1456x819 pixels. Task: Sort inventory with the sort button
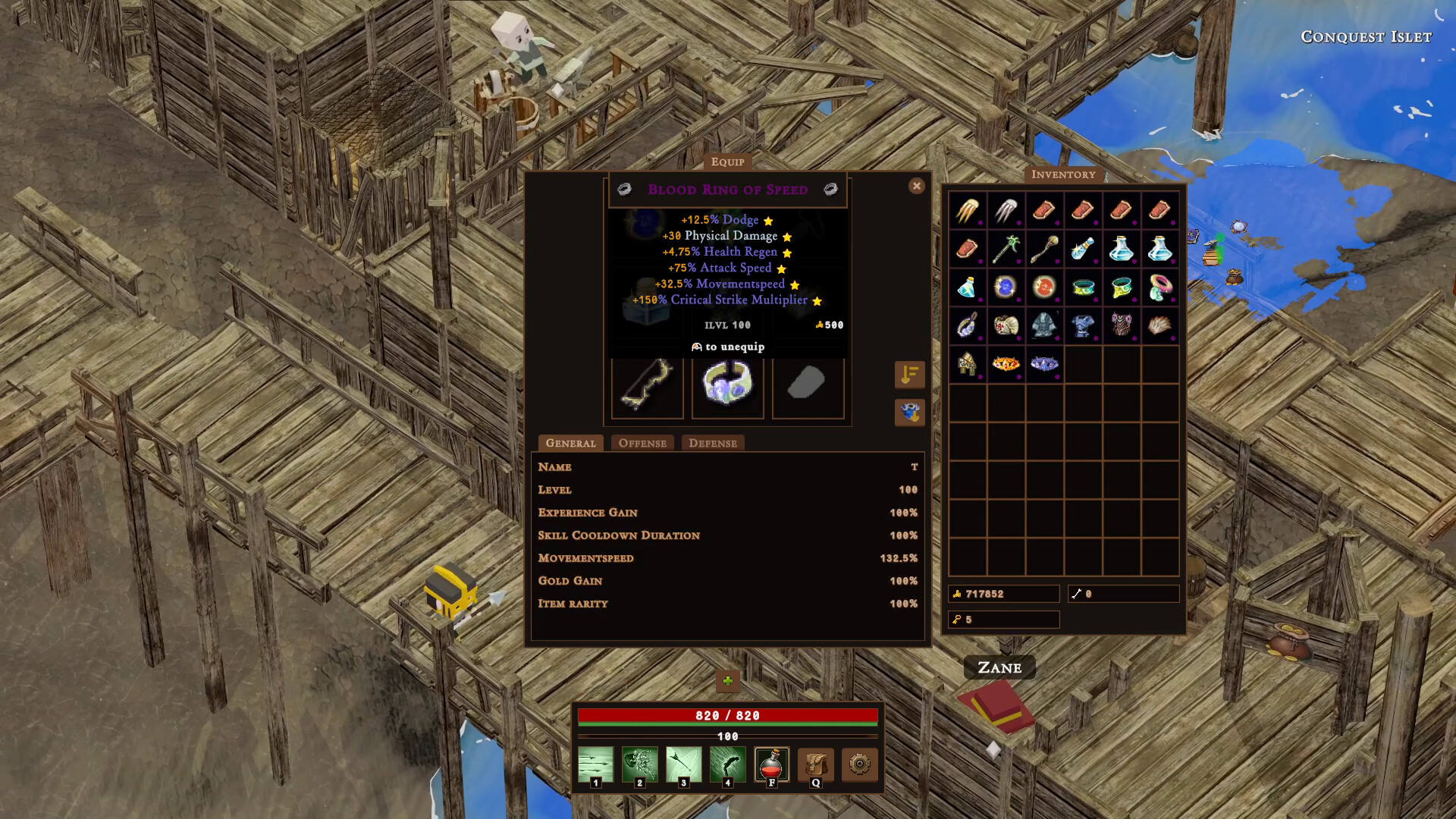click(909, 375)
